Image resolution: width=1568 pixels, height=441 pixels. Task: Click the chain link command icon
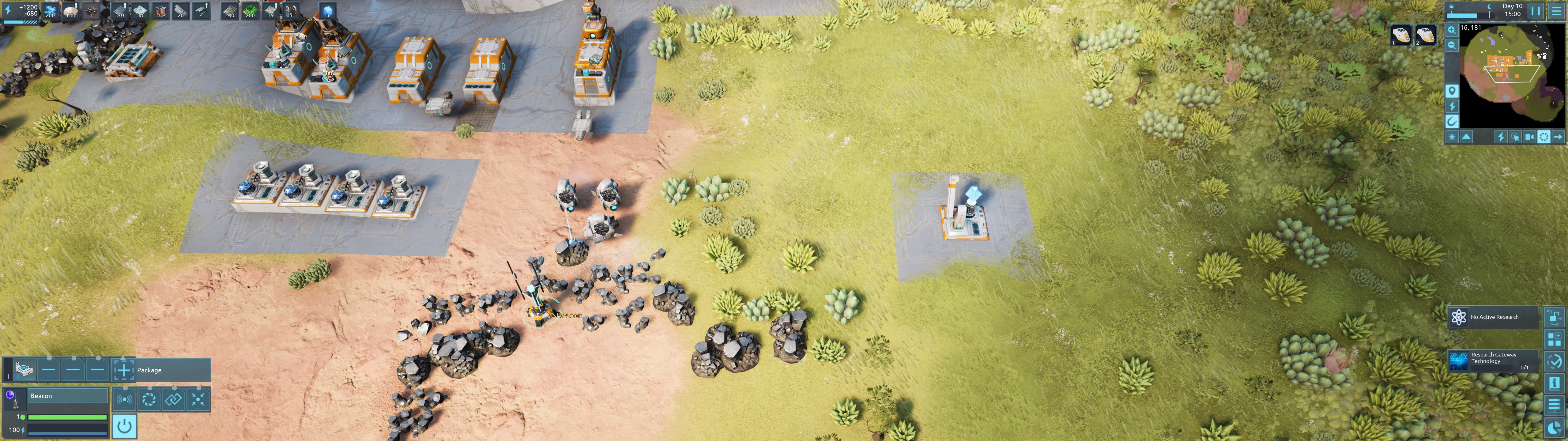point(173,400)
